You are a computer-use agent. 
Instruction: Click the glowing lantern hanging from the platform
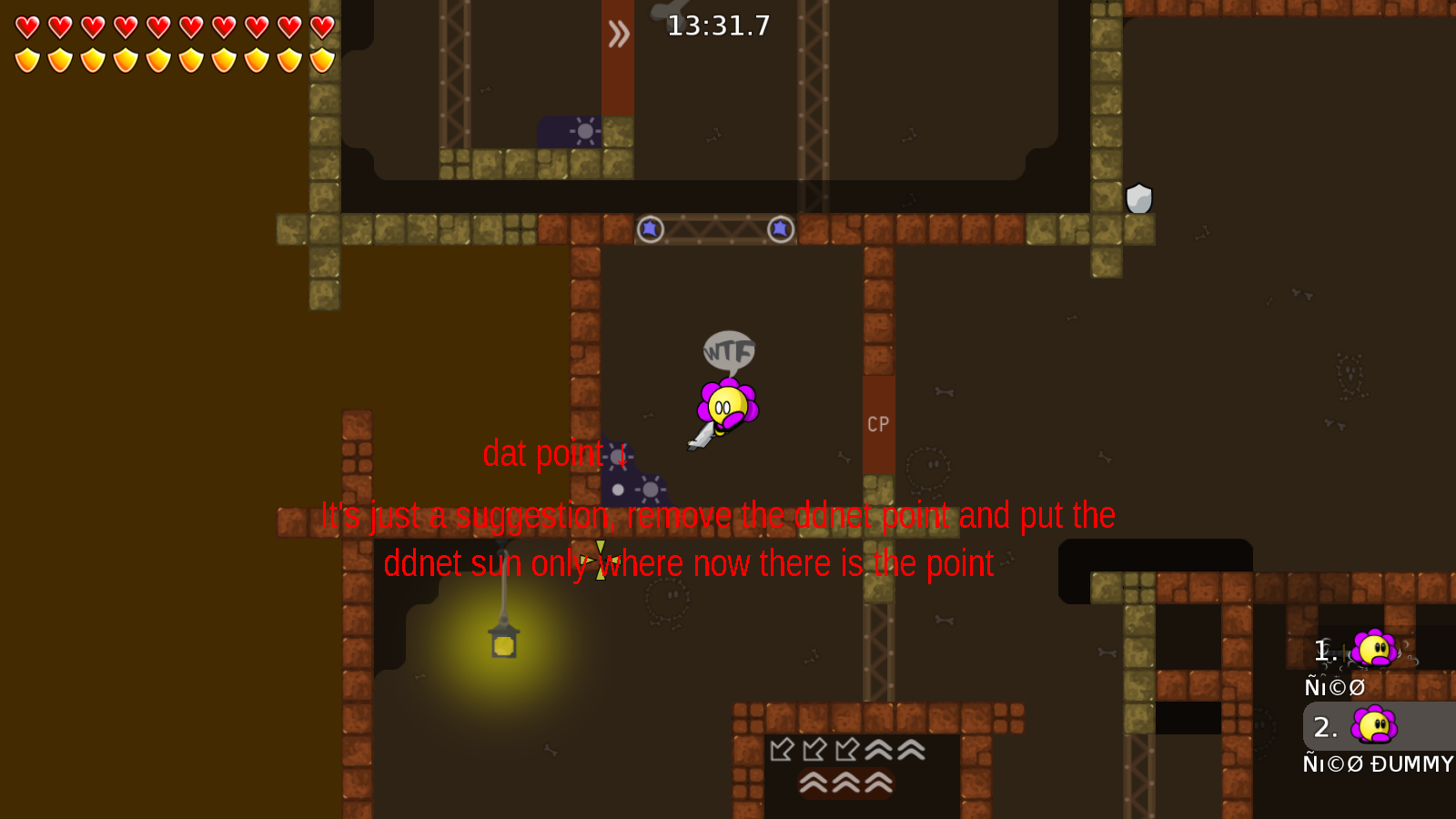coord(502,643)
